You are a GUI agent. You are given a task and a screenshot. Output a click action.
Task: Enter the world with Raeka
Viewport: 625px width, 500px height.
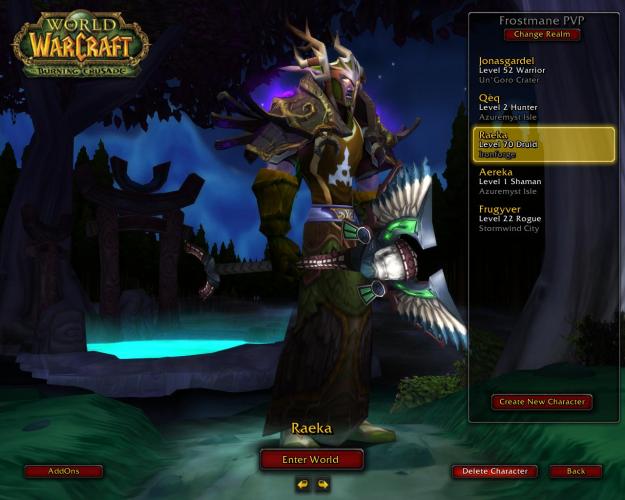pos(311,459)
